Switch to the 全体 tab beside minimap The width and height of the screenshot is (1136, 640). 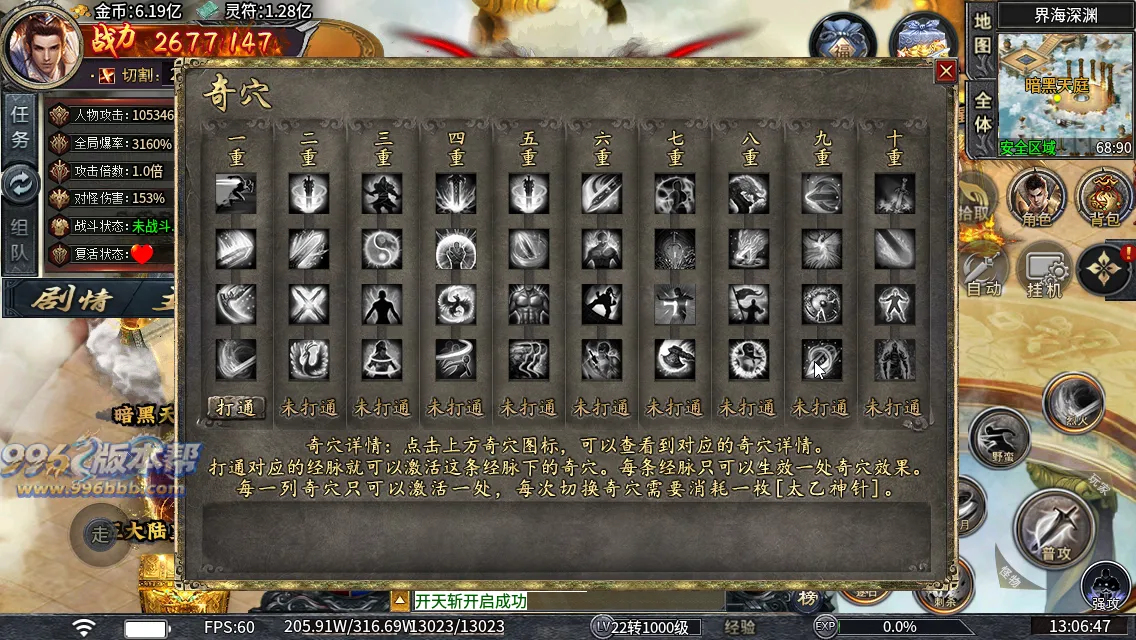point(982,112)
